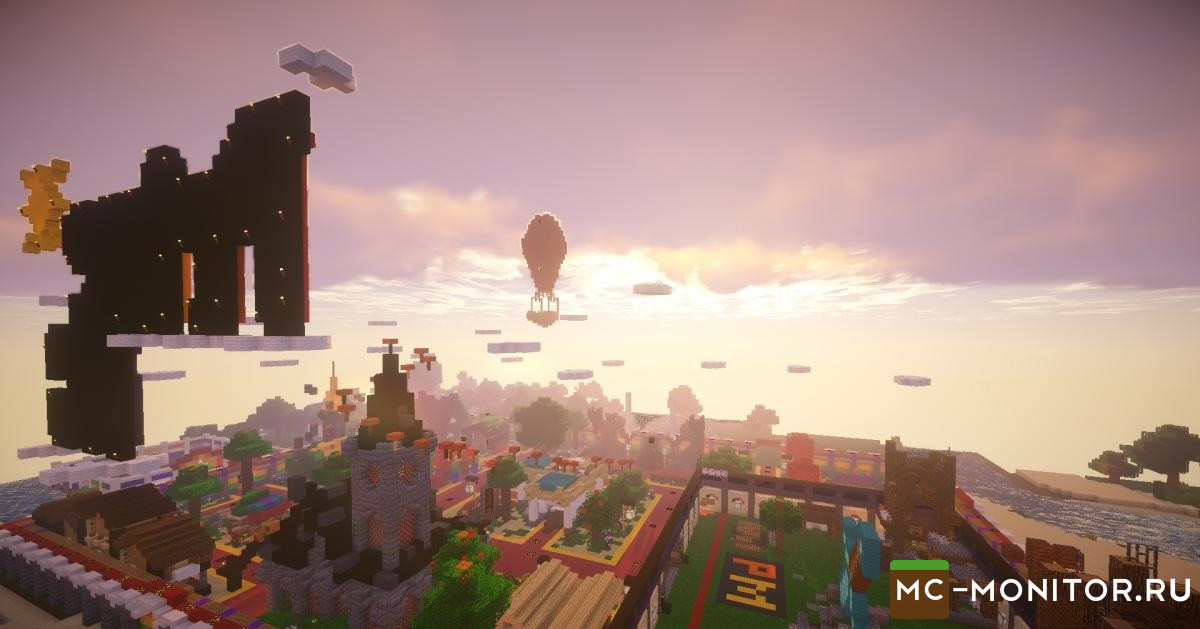
Task: Click the MC-MONITOR.RU watermark logo
Action: coord(1038,590)
